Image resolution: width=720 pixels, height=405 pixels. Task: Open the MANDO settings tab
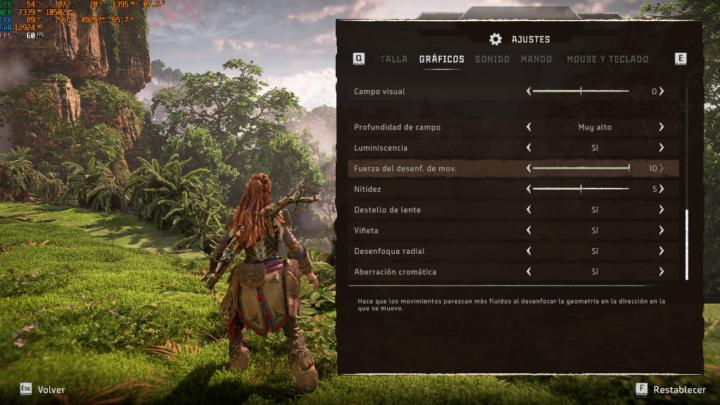pyautogui.click(x=536, y=59)
